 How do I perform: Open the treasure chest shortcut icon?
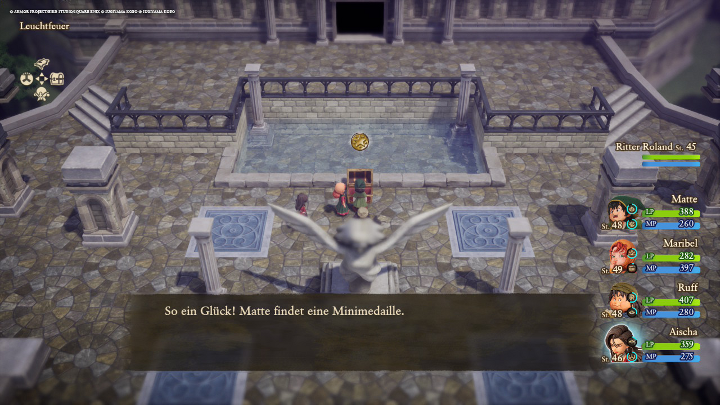pyautogui.click(x=57, y=78)
